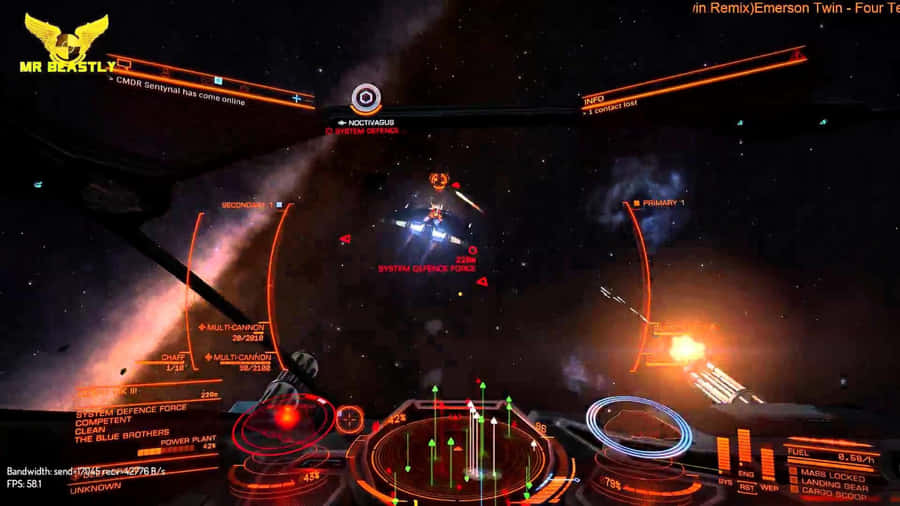Select the WEP power distributor bar
The width and height of the screenshot is (900, 506).
pos(766,463)
